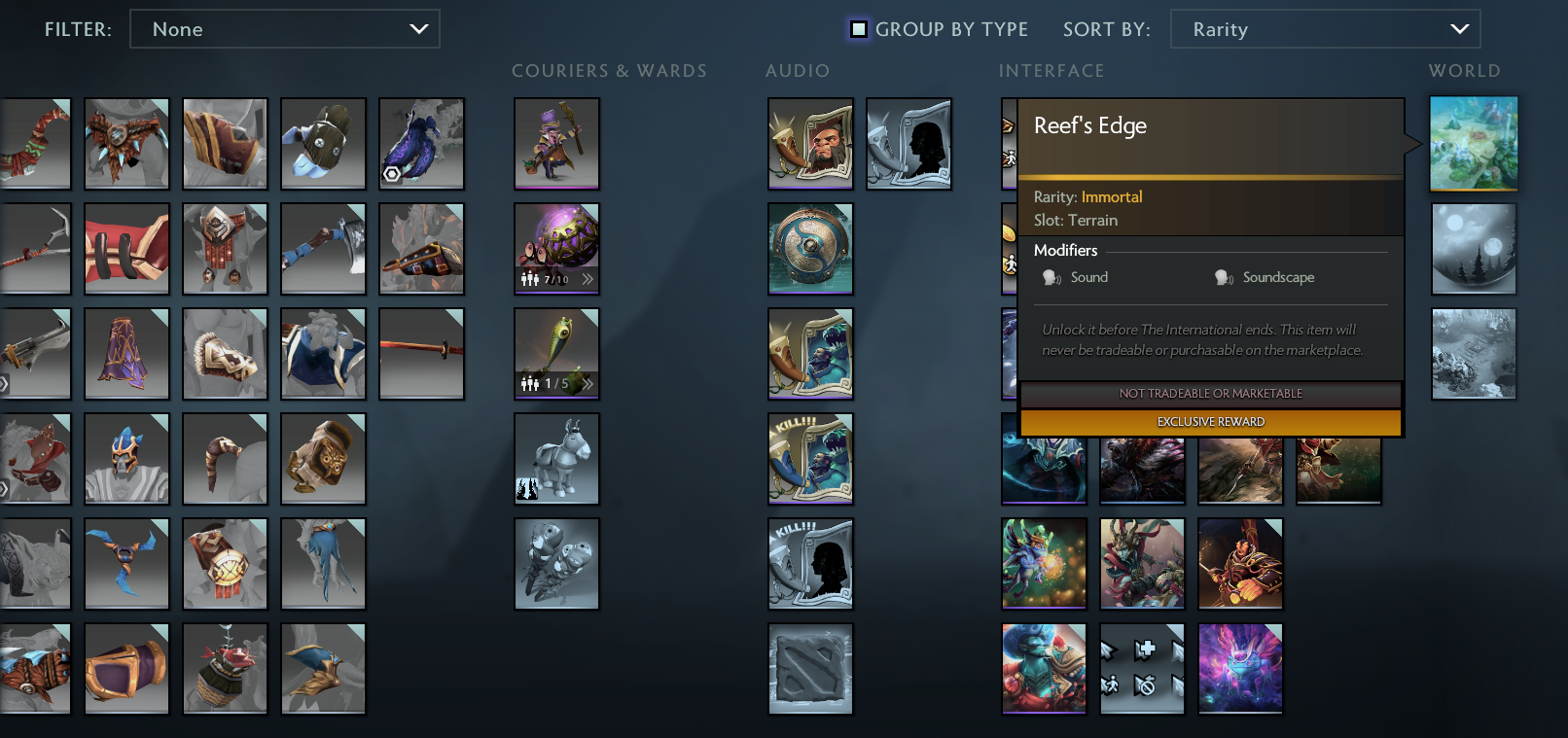Click the WORLD section header
The width and height of the screenshot is (1568, 738).
click(1464, 70)
